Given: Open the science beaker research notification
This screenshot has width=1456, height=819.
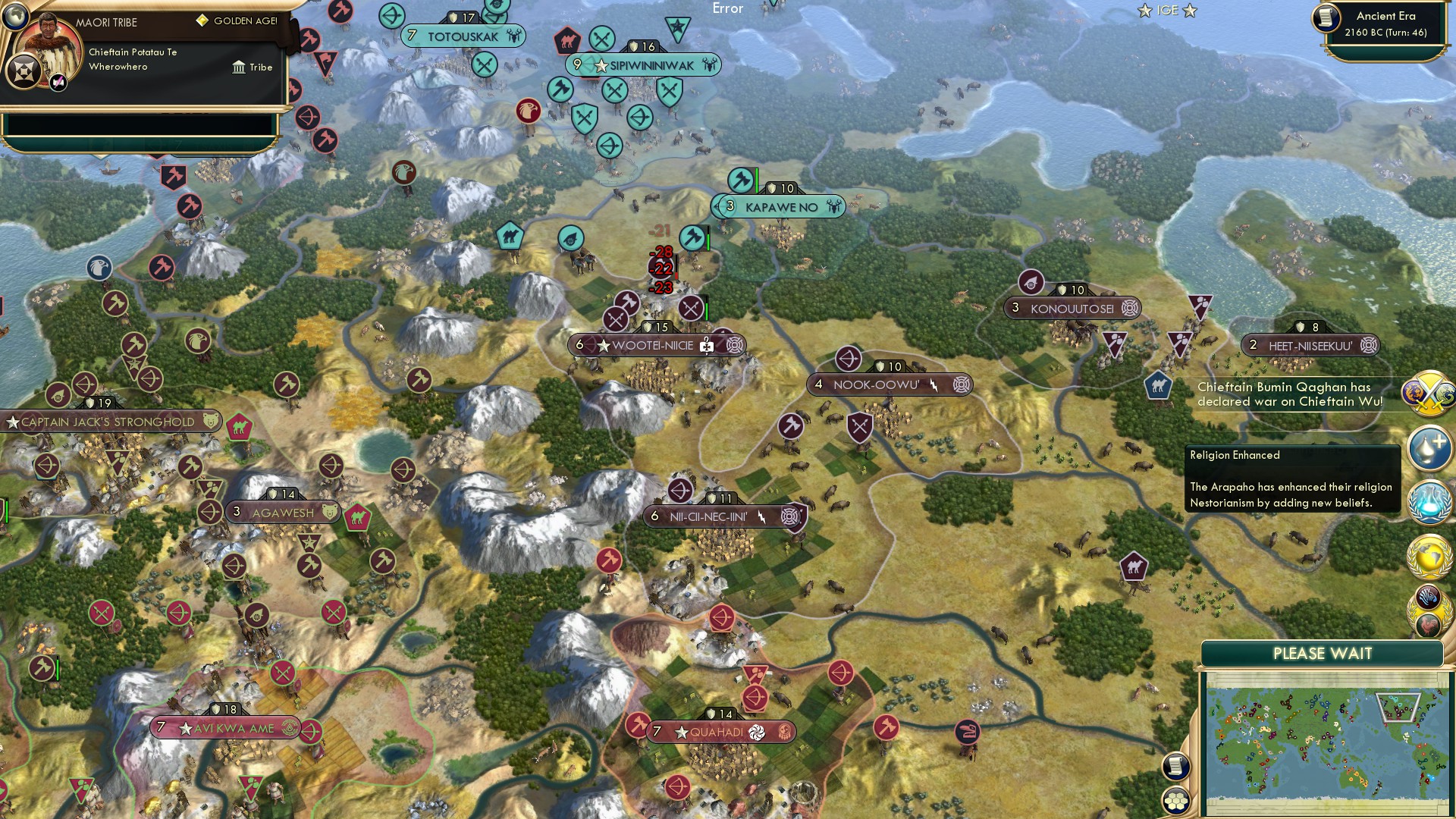Looking at the screenshot, I should click(1430, 501).
